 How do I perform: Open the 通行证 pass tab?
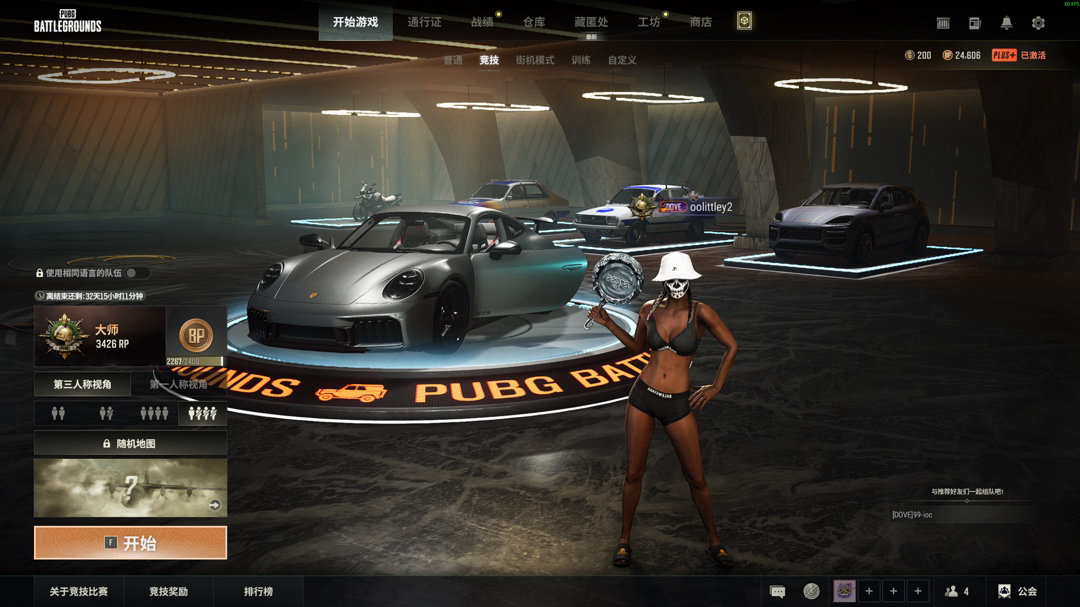tap(424, 22)
